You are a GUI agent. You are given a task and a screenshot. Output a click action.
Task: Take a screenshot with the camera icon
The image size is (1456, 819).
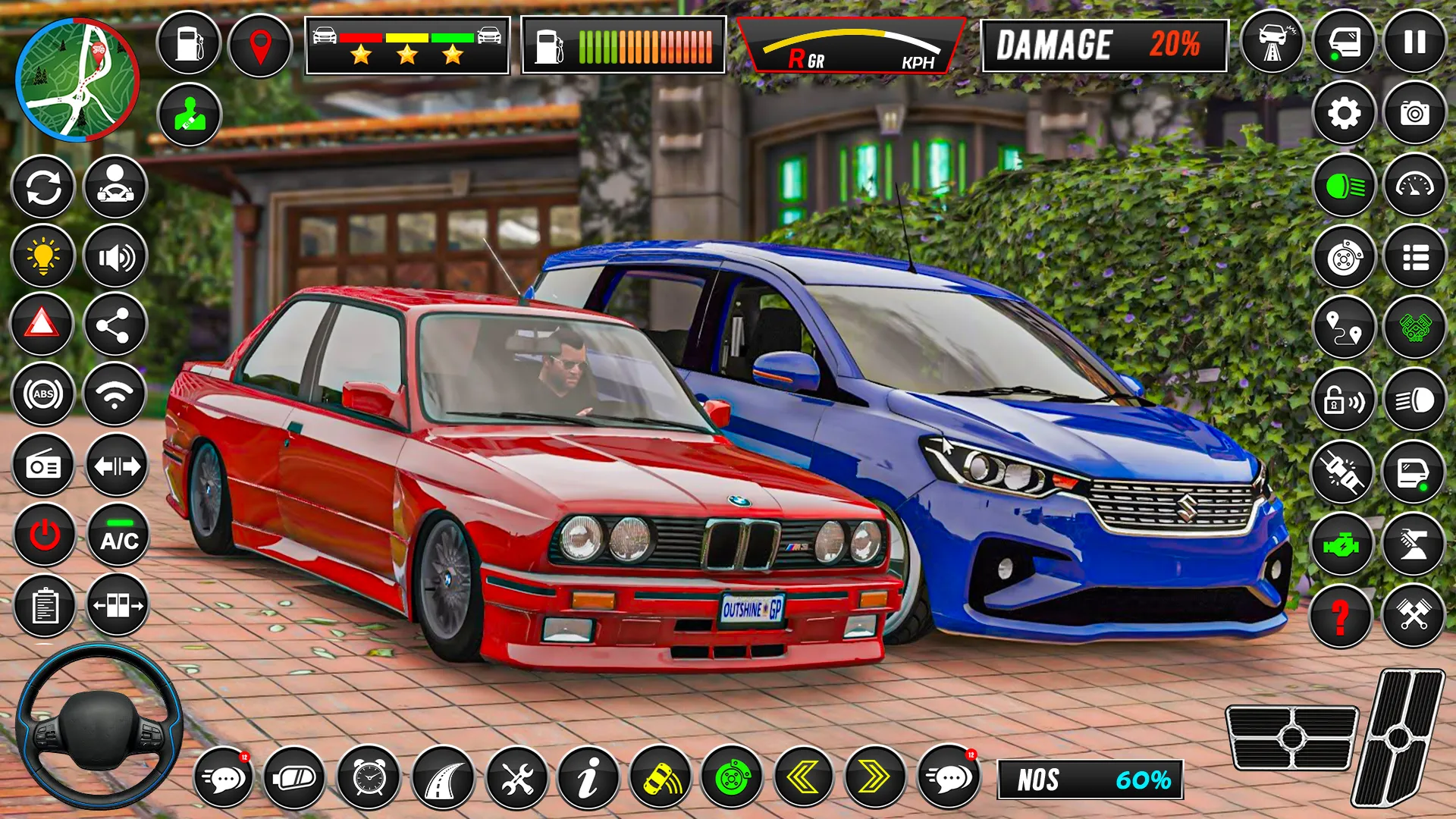[x=1415, y=114]
